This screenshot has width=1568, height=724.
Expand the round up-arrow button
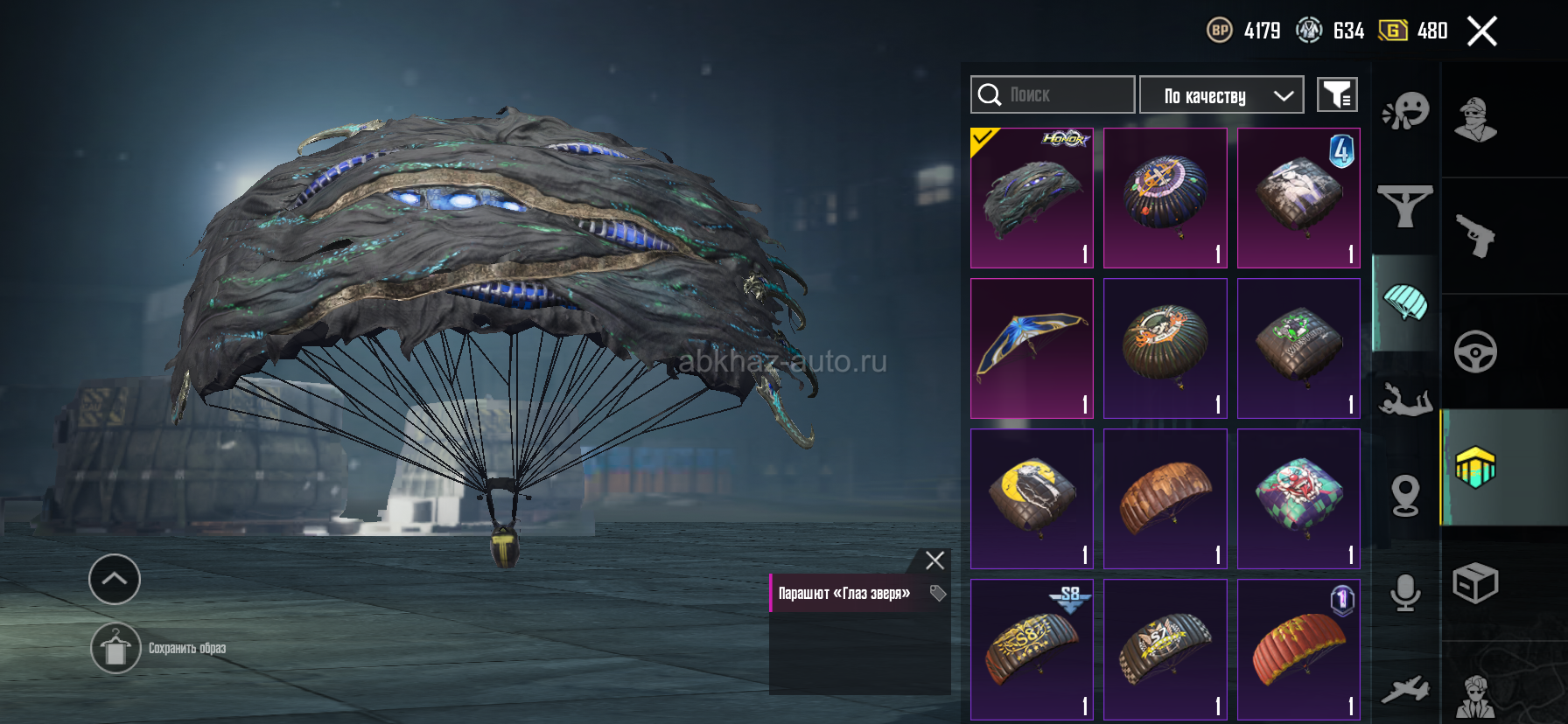pyautogui.click(x=115, y=579)
